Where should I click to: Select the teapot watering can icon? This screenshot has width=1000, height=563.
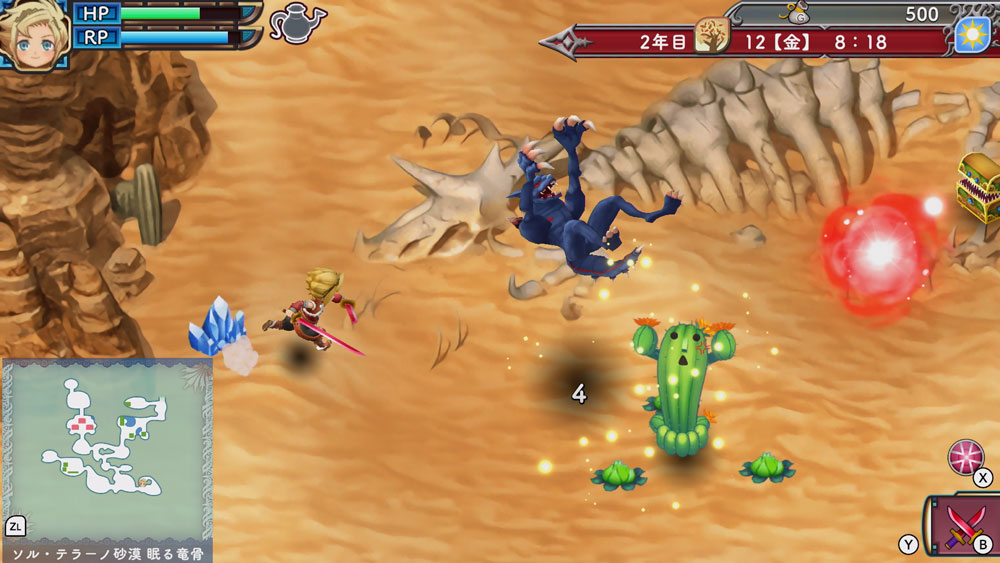297,23
